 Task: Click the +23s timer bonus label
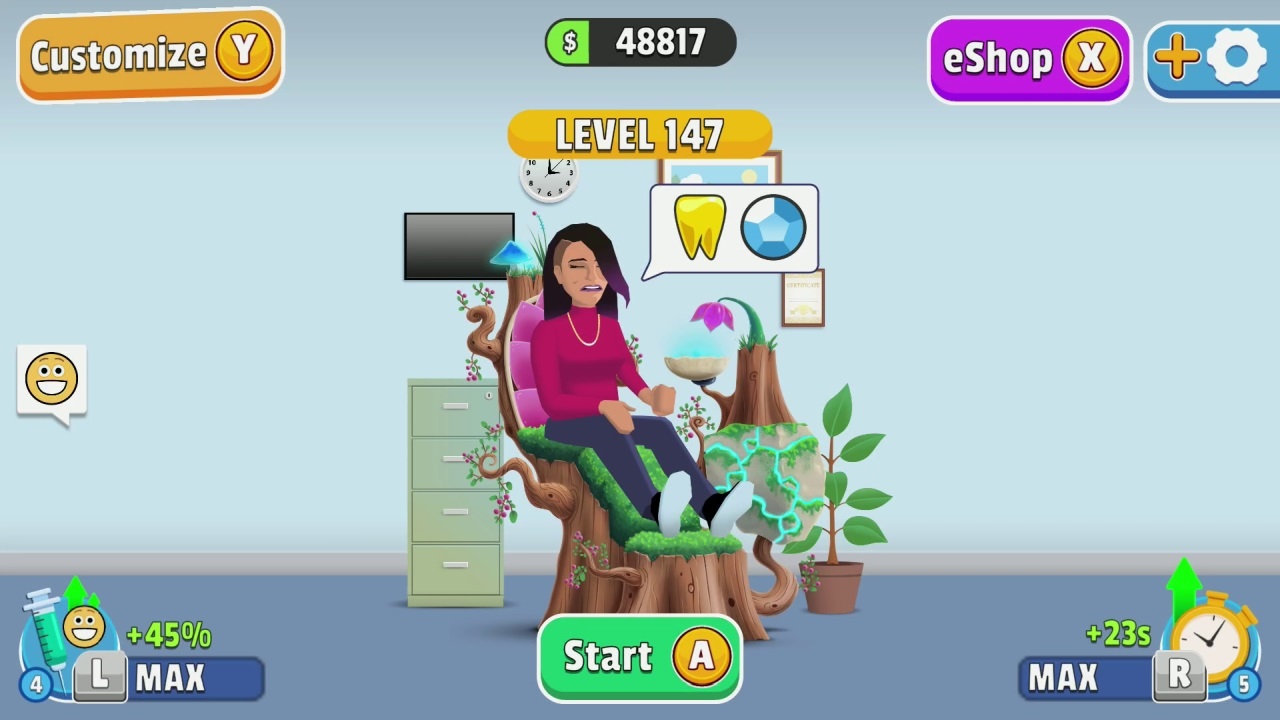tap(1118, 635)
